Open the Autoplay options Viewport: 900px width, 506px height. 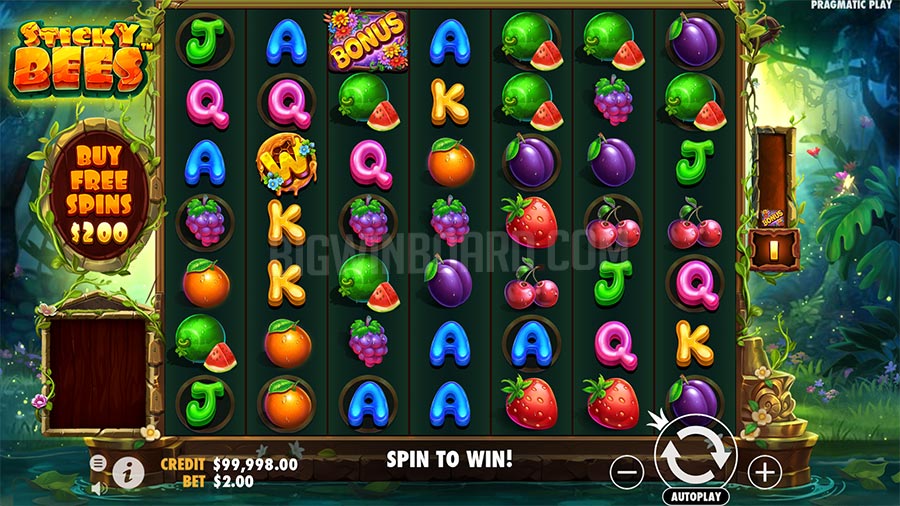point(695,496)
